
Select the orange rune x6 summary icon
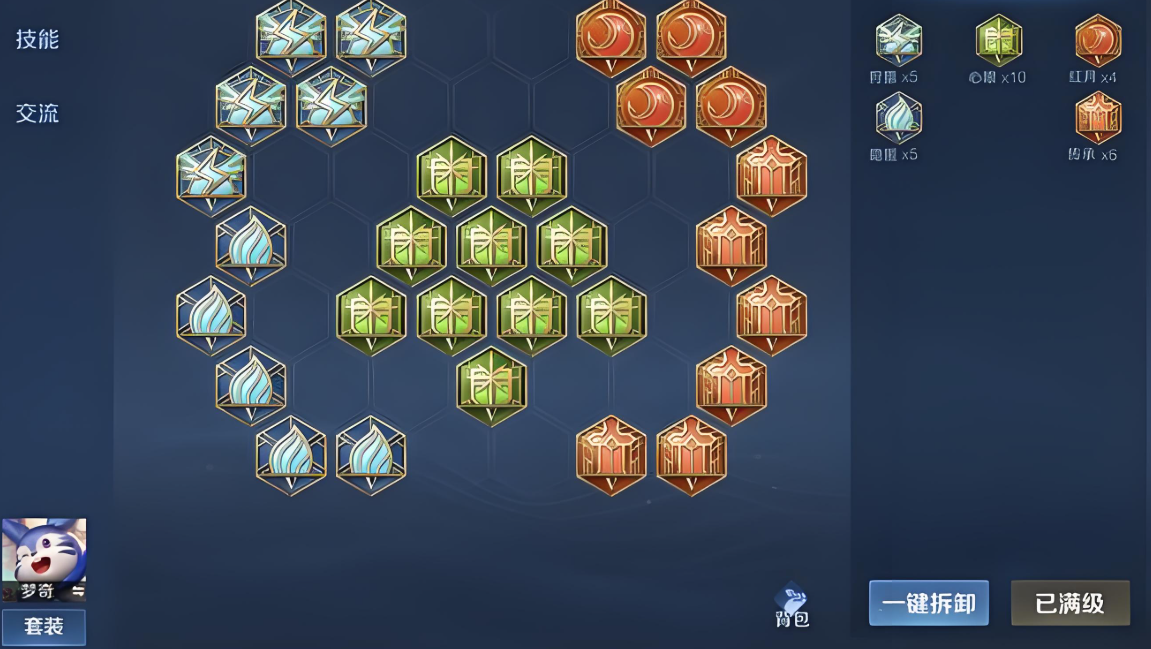point(1097,118)
